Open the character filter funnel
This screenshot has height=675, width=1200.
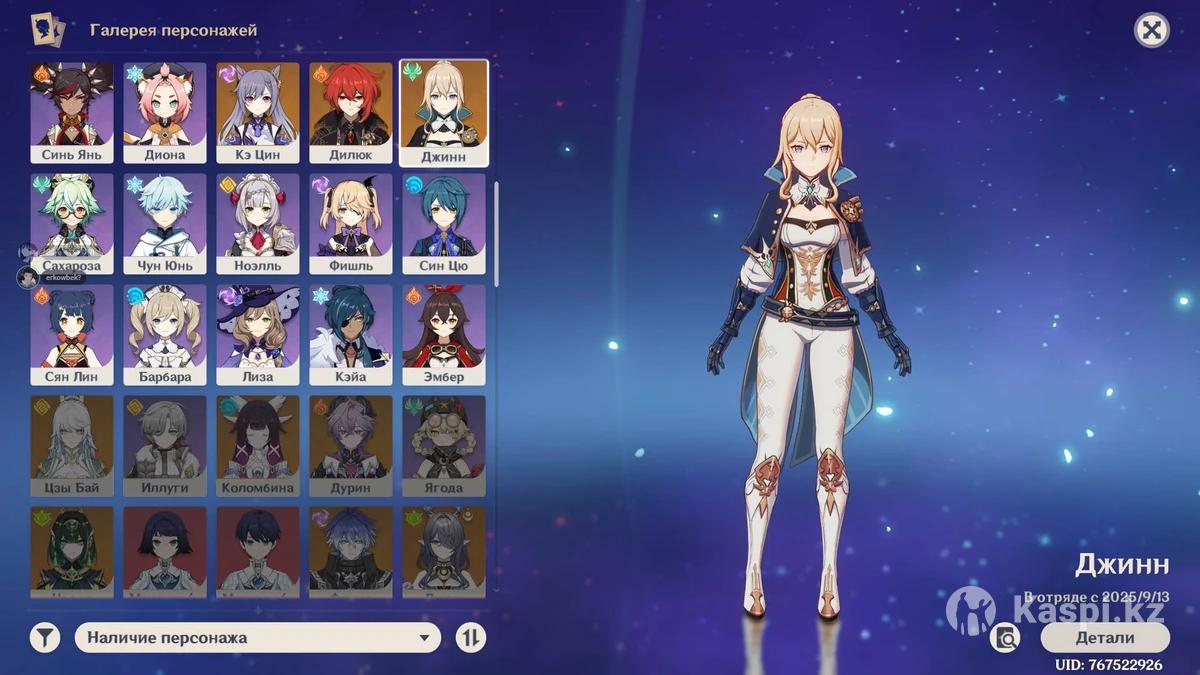[44, 638]
